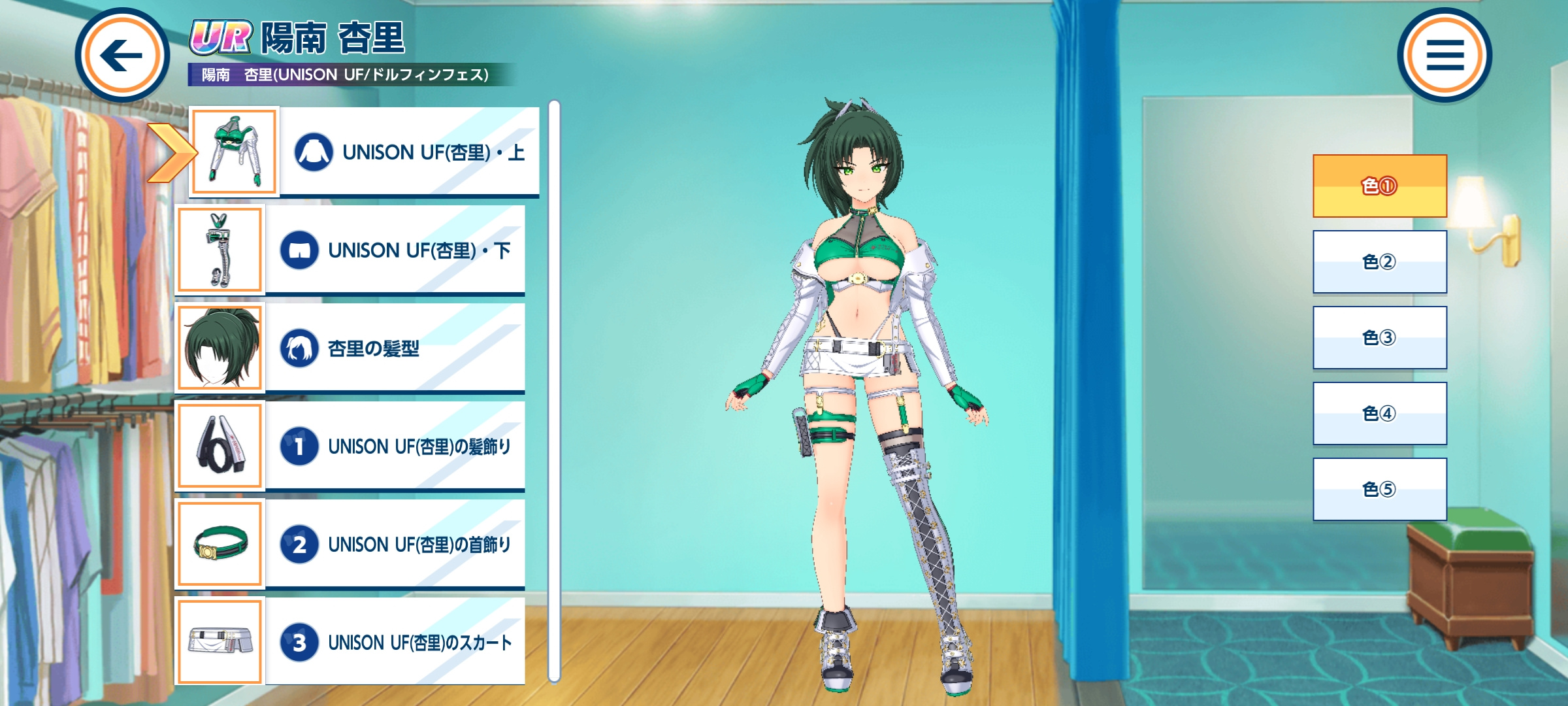Screen dimensions: 1568x706
Task: Choose UNISON UF(杏里)・下 bottom outfit row
Action: pos(395,250)
